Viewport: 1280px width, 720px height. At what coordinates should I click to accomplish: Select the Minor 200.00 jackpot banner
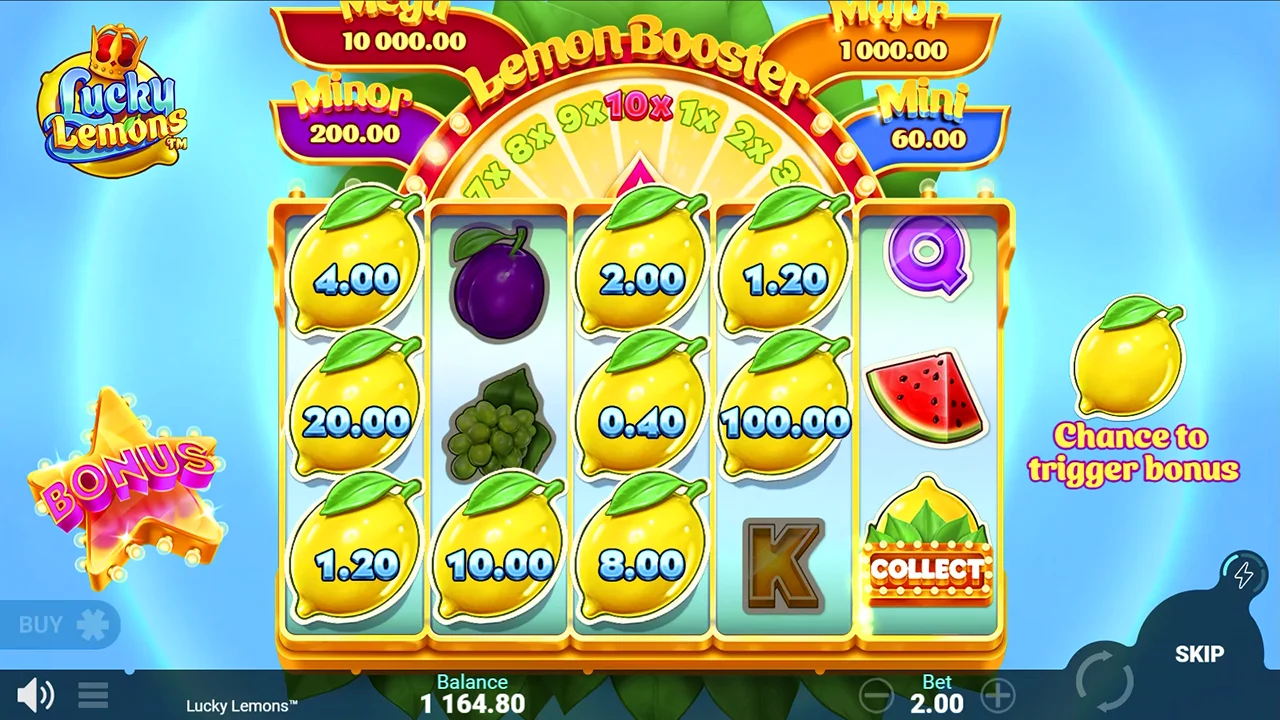tap(355, 115)
